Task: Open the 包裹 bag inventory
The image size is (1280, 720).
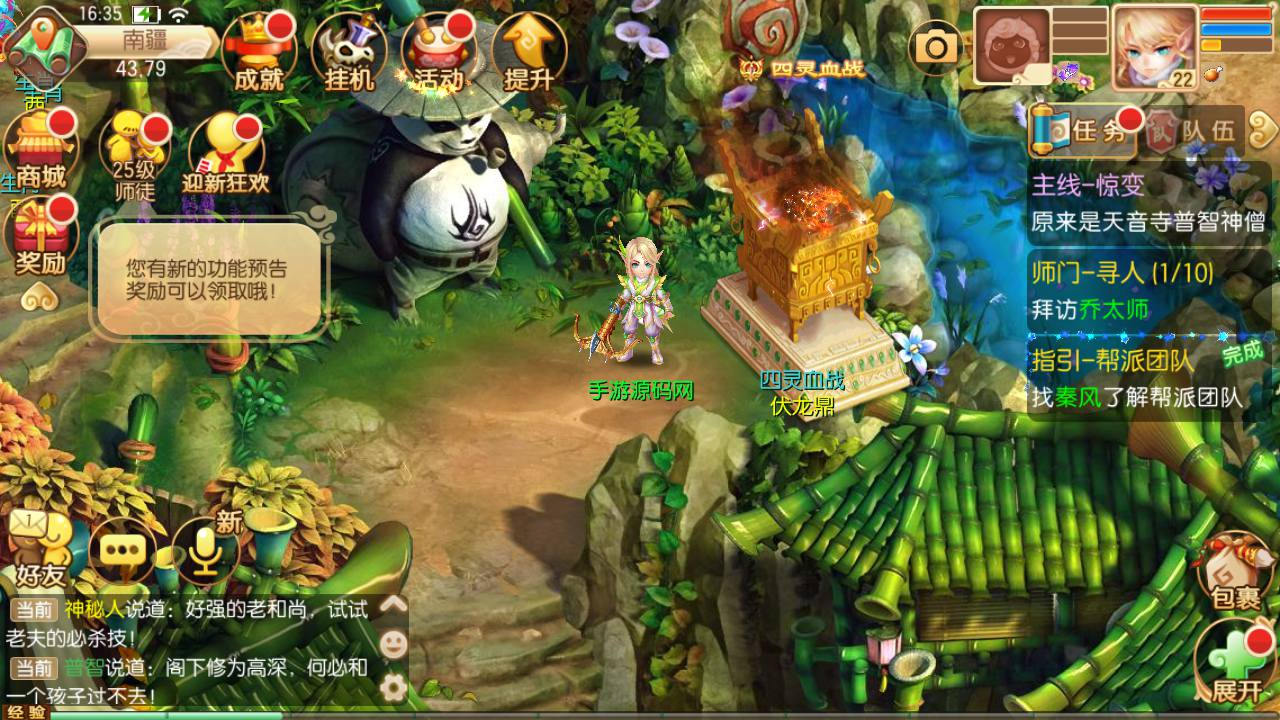Action: (x=1236, y=572)
